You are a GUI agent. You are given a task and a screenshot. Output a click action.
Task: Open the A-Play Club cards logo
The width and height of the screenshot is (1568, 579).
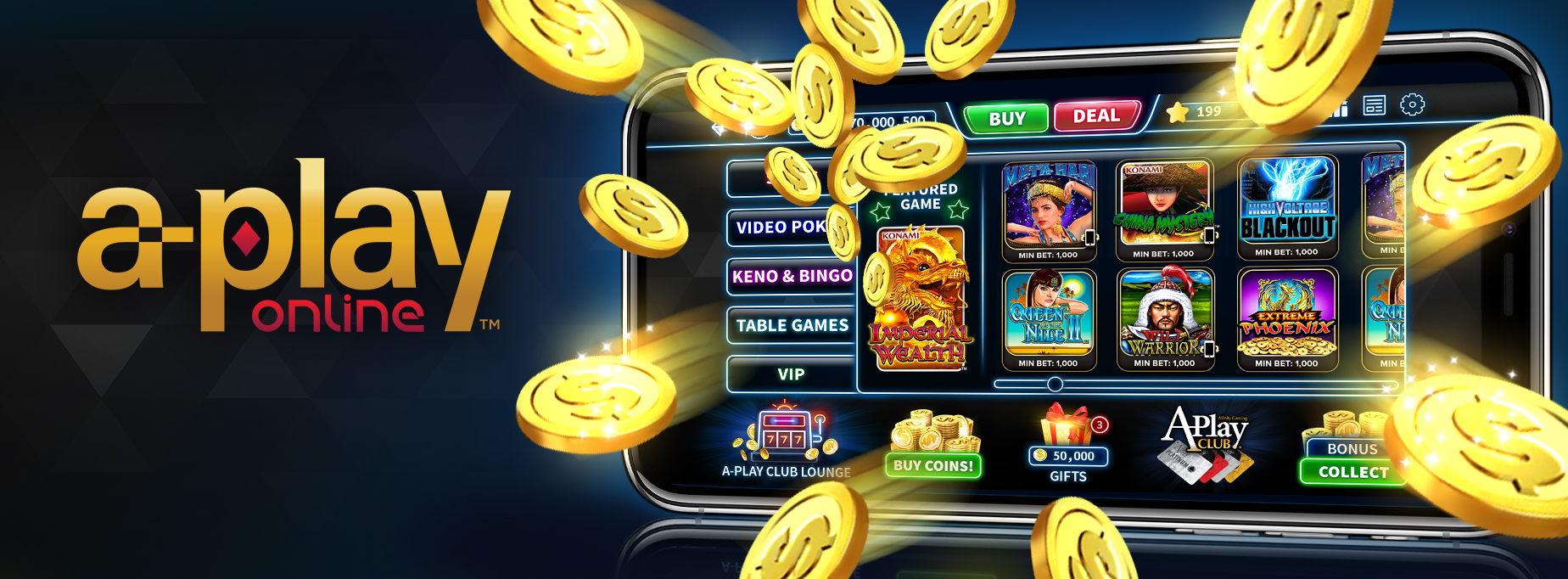(x=1205, y=444)
